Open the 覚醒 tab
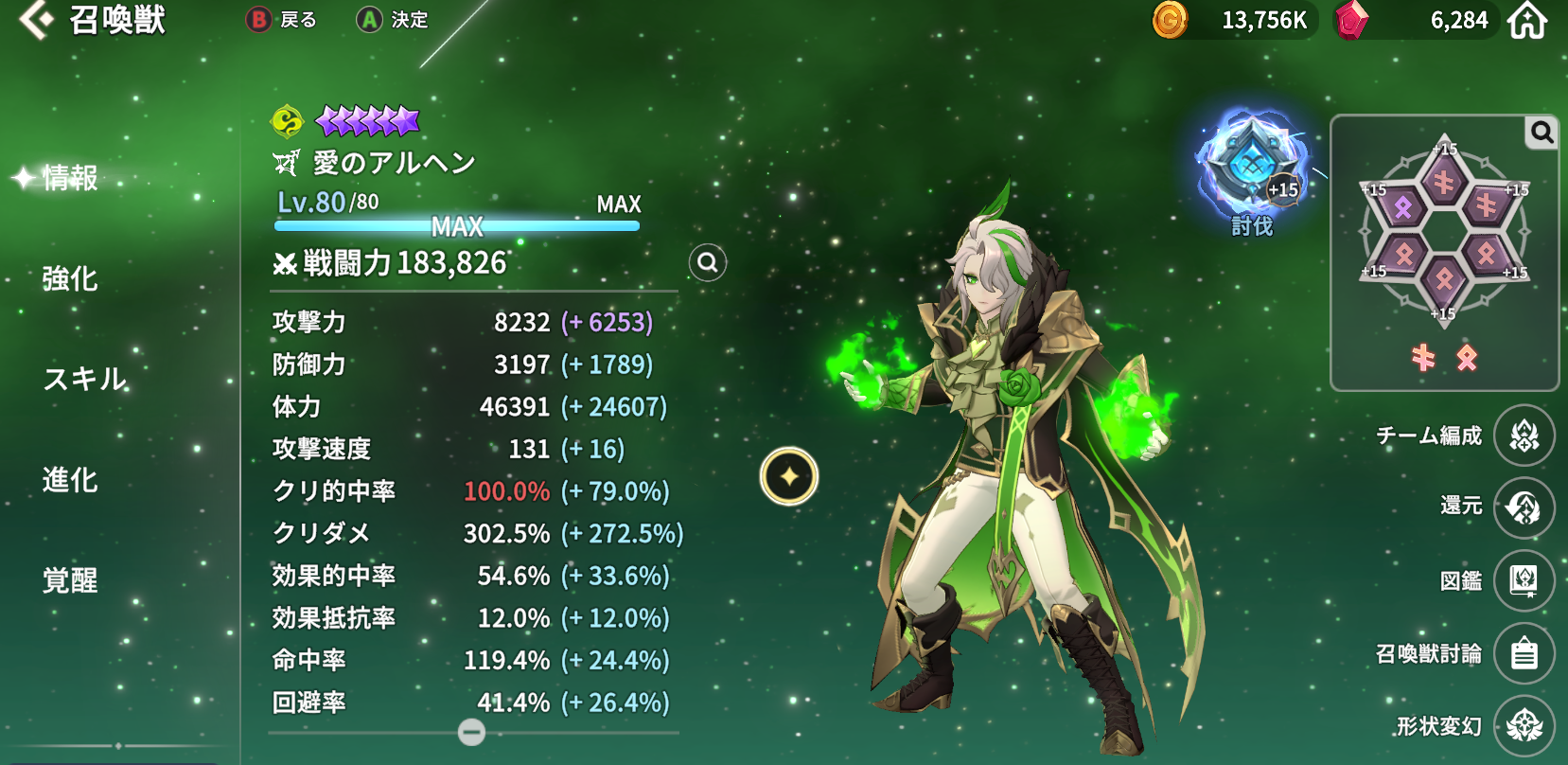The image size is (1568, 765). [69, 580]
